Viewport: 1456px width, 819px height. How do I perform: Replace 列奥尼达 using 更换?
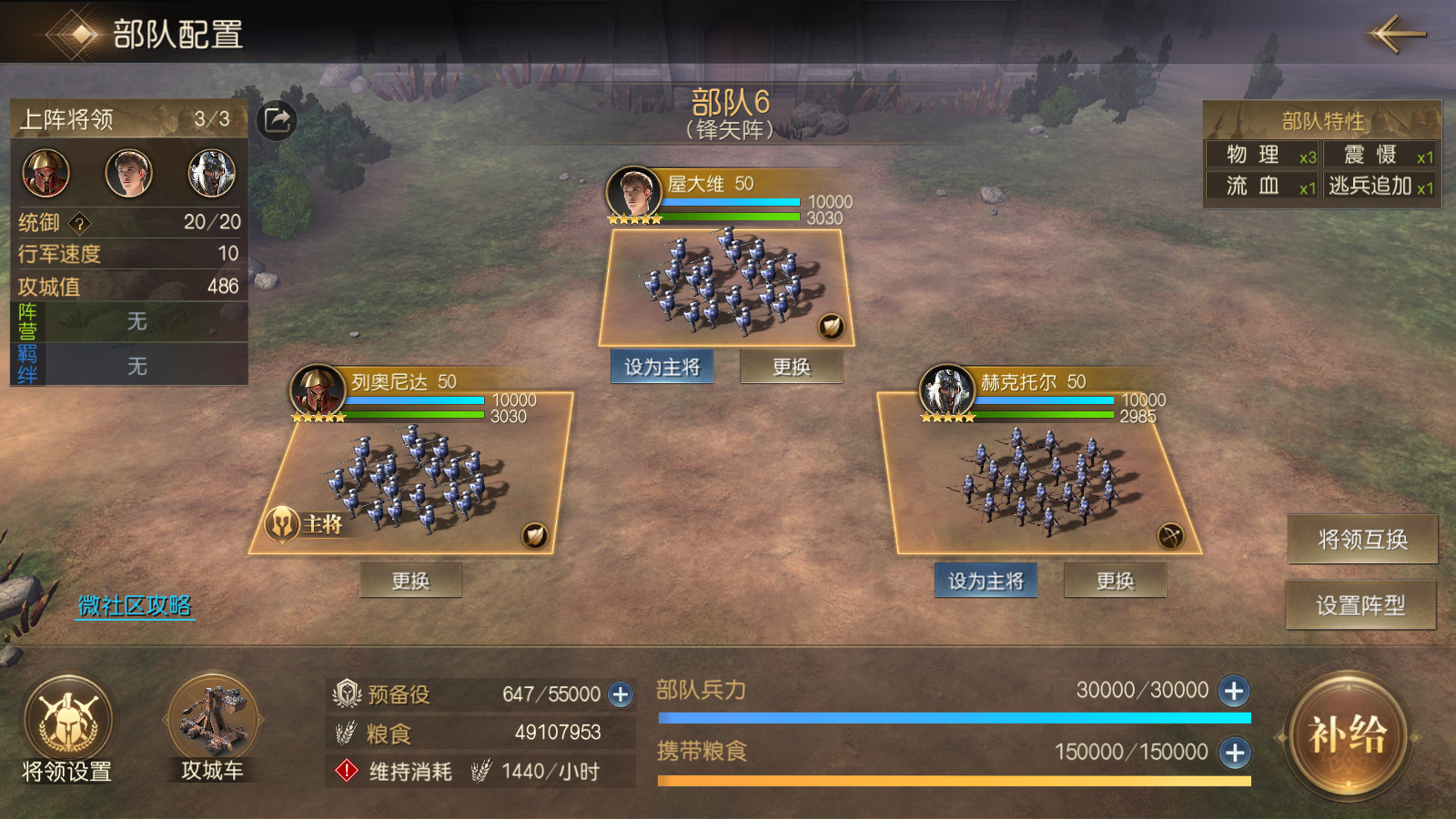[410, 581]
